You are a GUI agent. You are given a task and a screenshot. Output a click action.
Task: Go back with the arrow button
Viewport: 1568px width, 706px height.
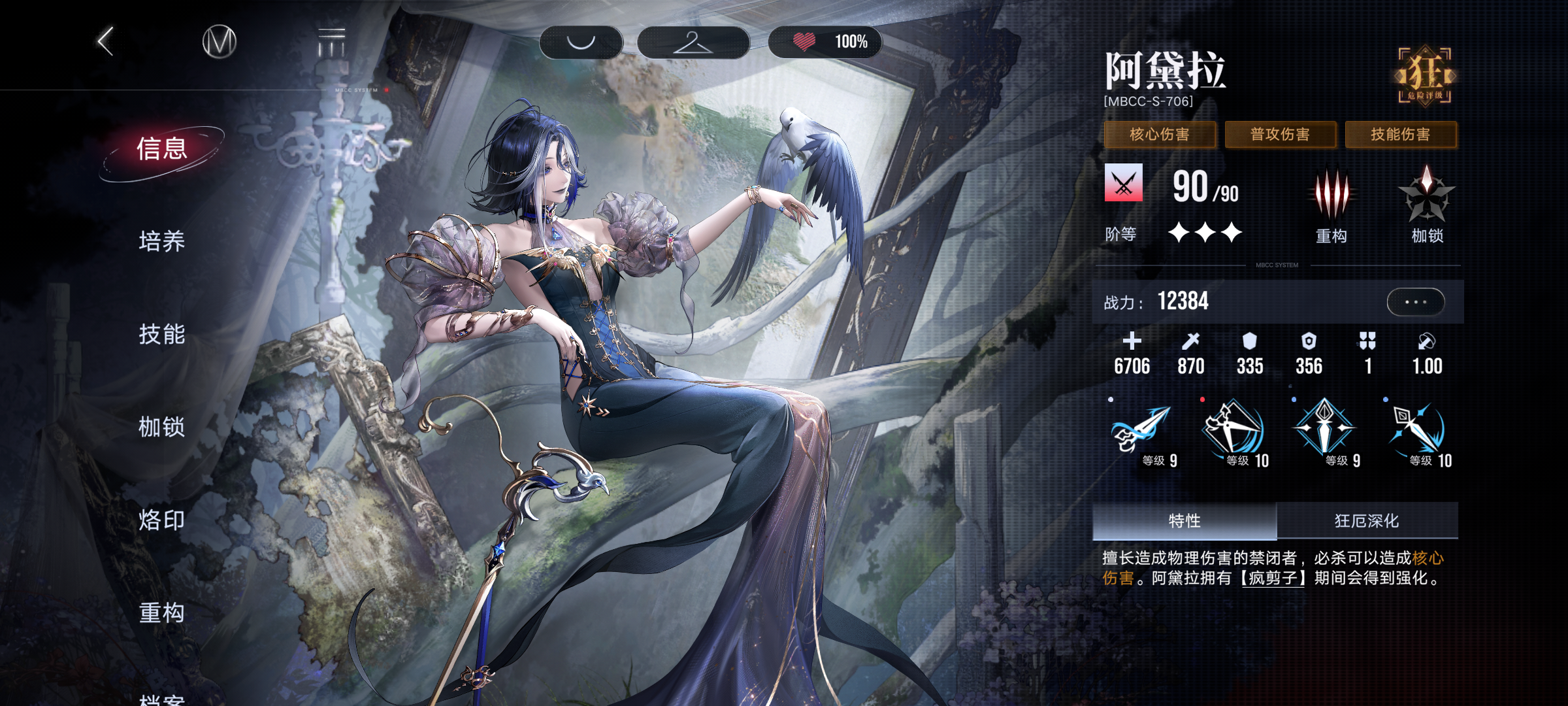click(x=106, y=42)
